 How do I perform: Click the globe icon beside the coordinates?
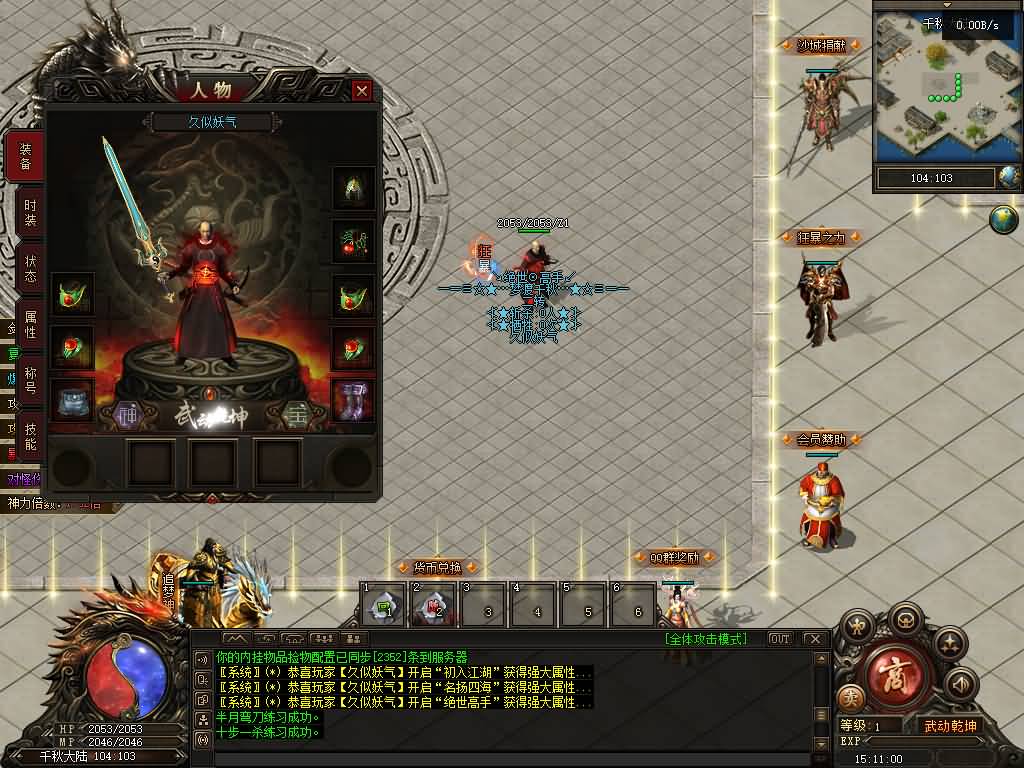coord(1009,178)
